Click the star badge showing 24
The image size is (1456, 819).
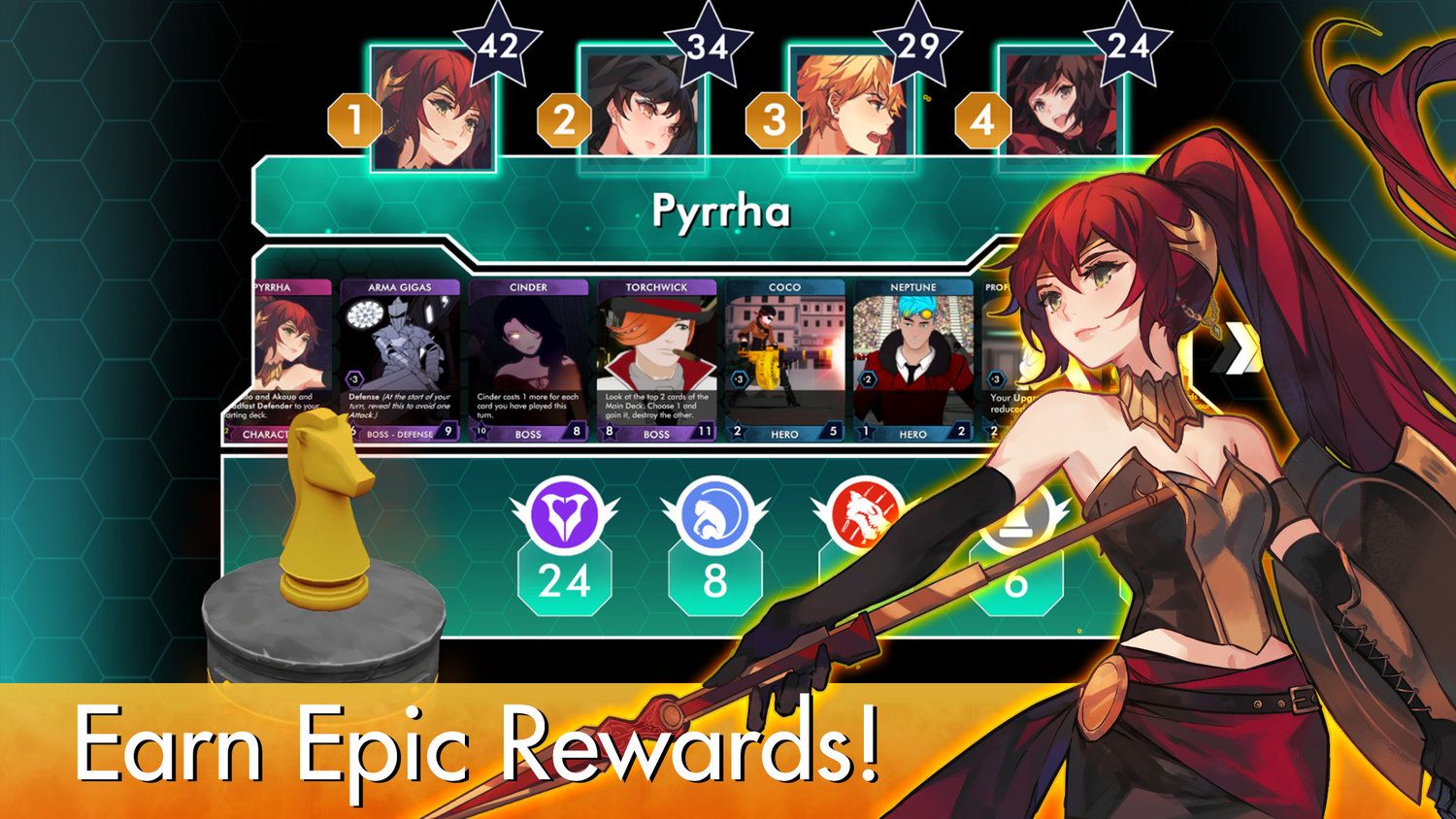click(1129, 44)
